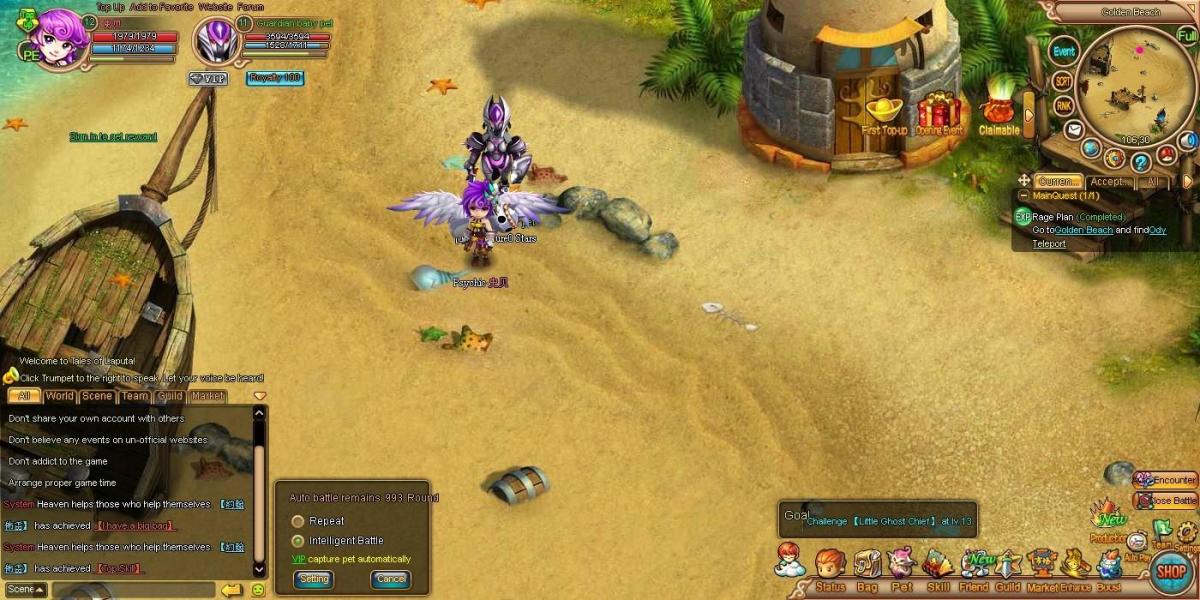This screenshot has width=1200, height=600.
Task: Switch to the World chat tab
Action: [59, 396]
